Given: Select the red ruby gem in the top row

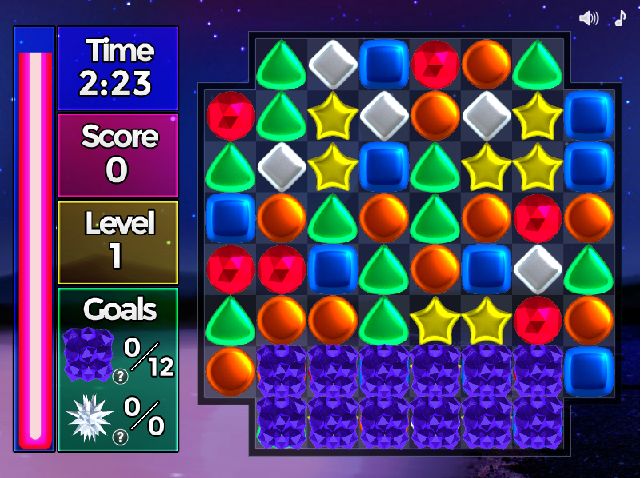Looking at the screenshot, I should click(x=436, y=62).
